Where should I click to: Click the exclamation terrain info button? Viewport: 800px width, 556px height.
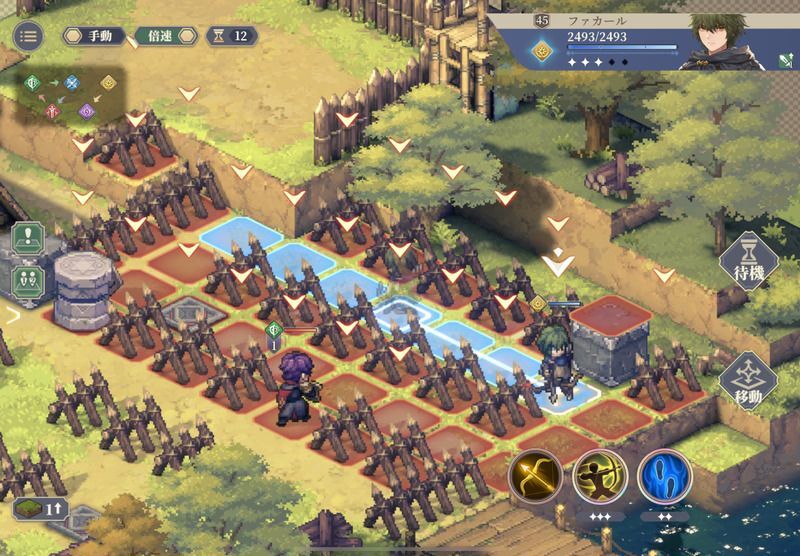tap(28, 241)
